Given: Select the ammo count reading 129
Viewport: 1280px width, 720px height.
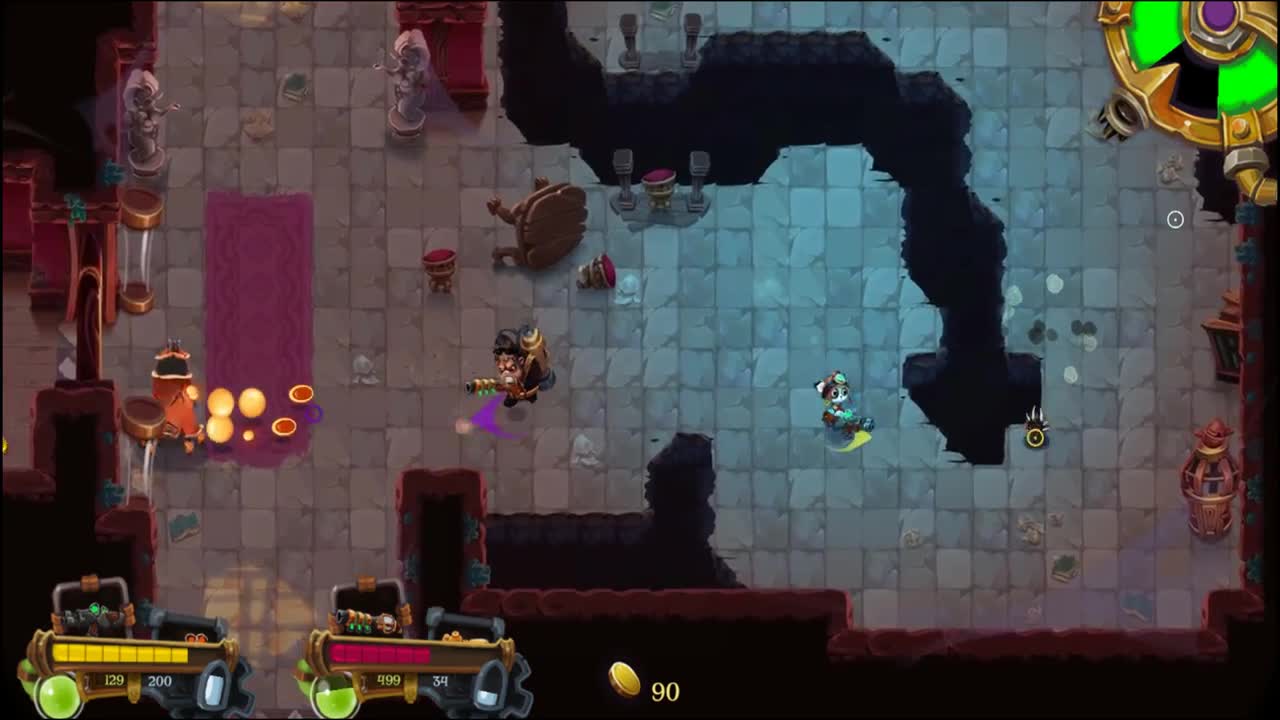Looking at the screenshot, I should pyautogui.click(x=113, y=680).
